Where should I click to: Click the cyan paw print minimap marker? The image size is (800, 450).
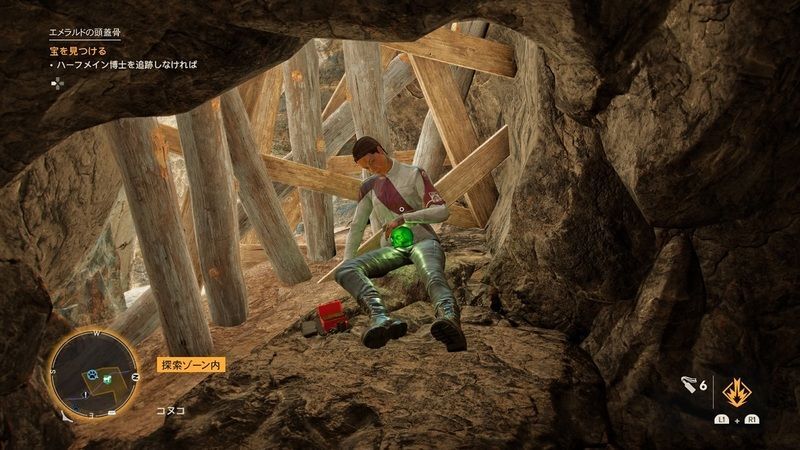tap(92, 376)
